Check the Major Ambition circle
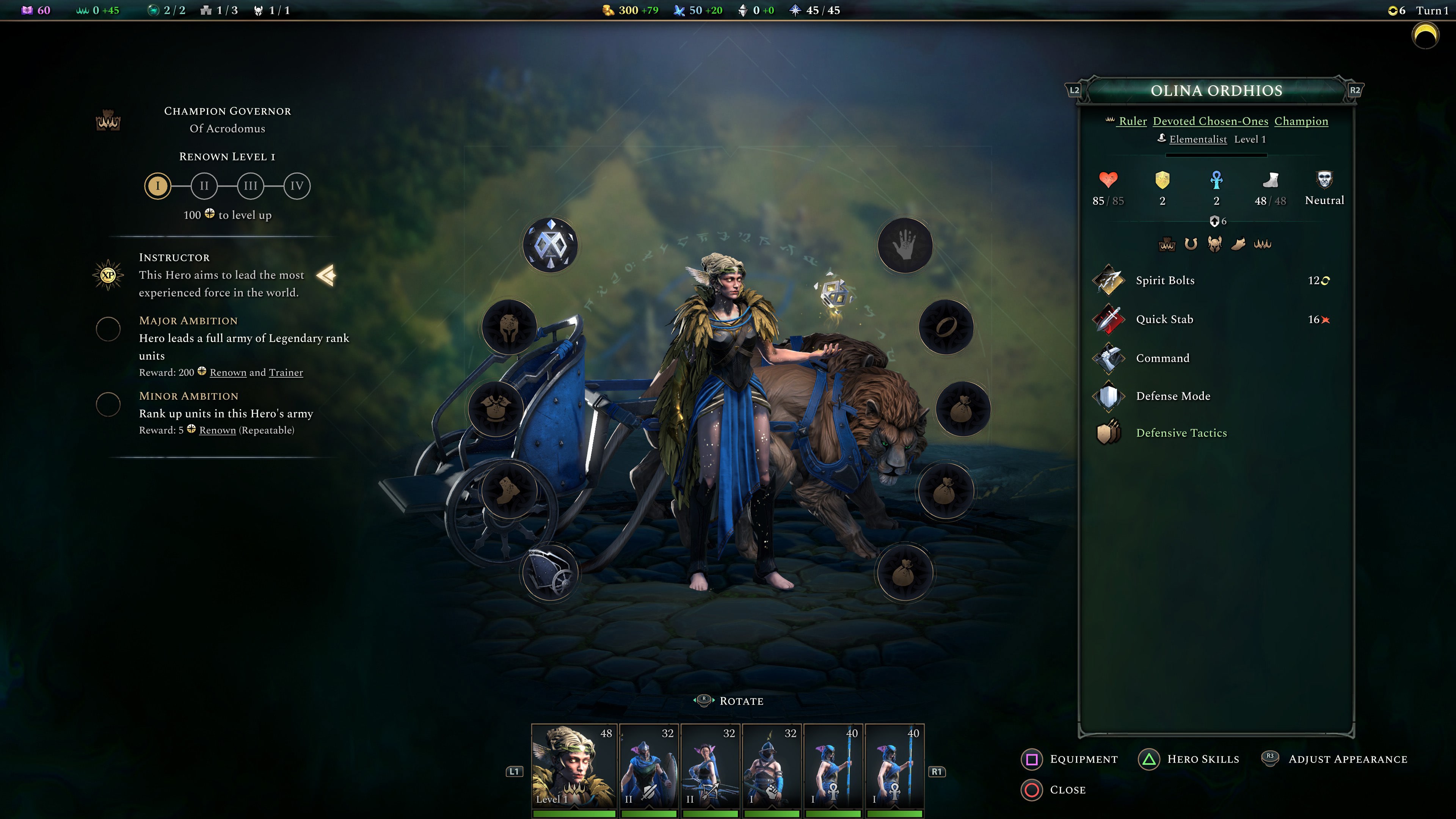1456x819 pixels. click(108, 328)
